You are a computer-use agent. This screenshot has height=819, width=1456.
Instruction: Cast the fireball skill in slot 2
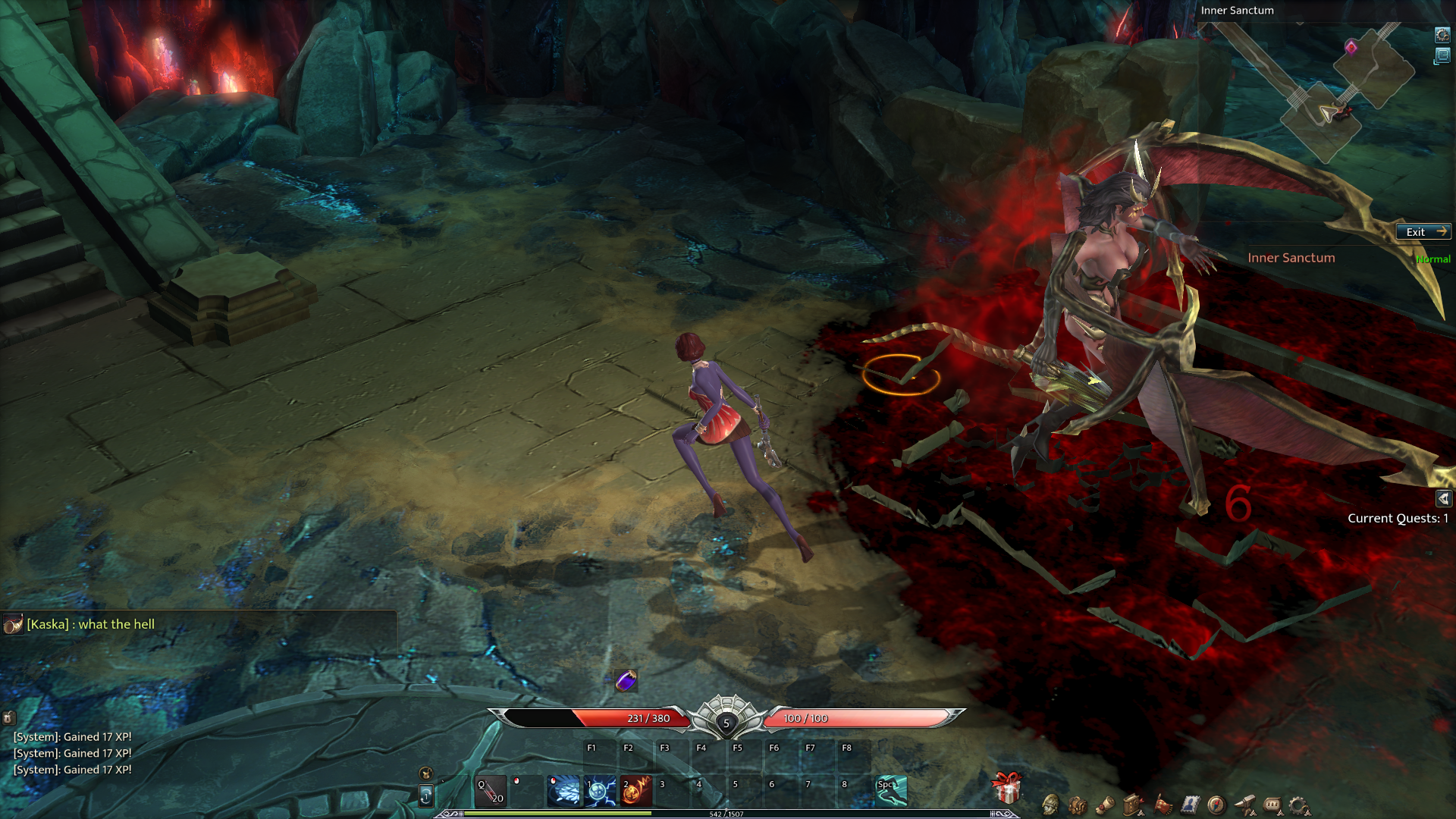click(636, 791)
